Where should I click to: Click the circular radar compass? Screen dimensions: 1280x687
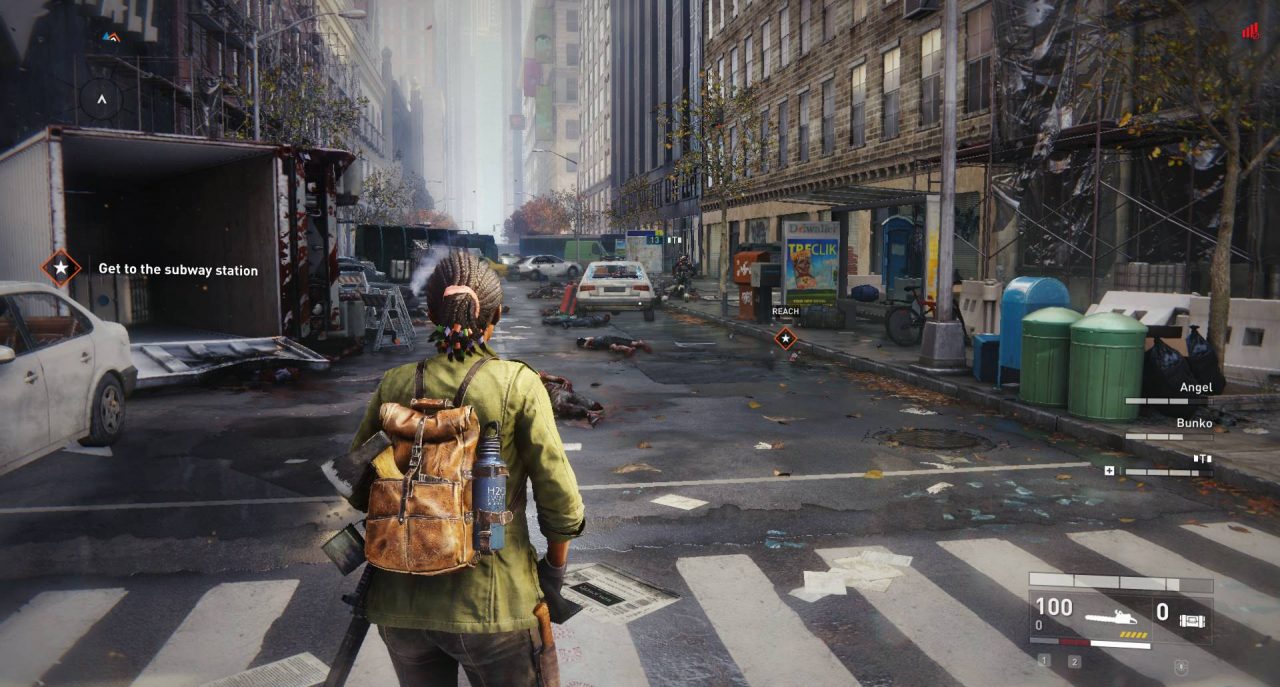coord(100,99)
